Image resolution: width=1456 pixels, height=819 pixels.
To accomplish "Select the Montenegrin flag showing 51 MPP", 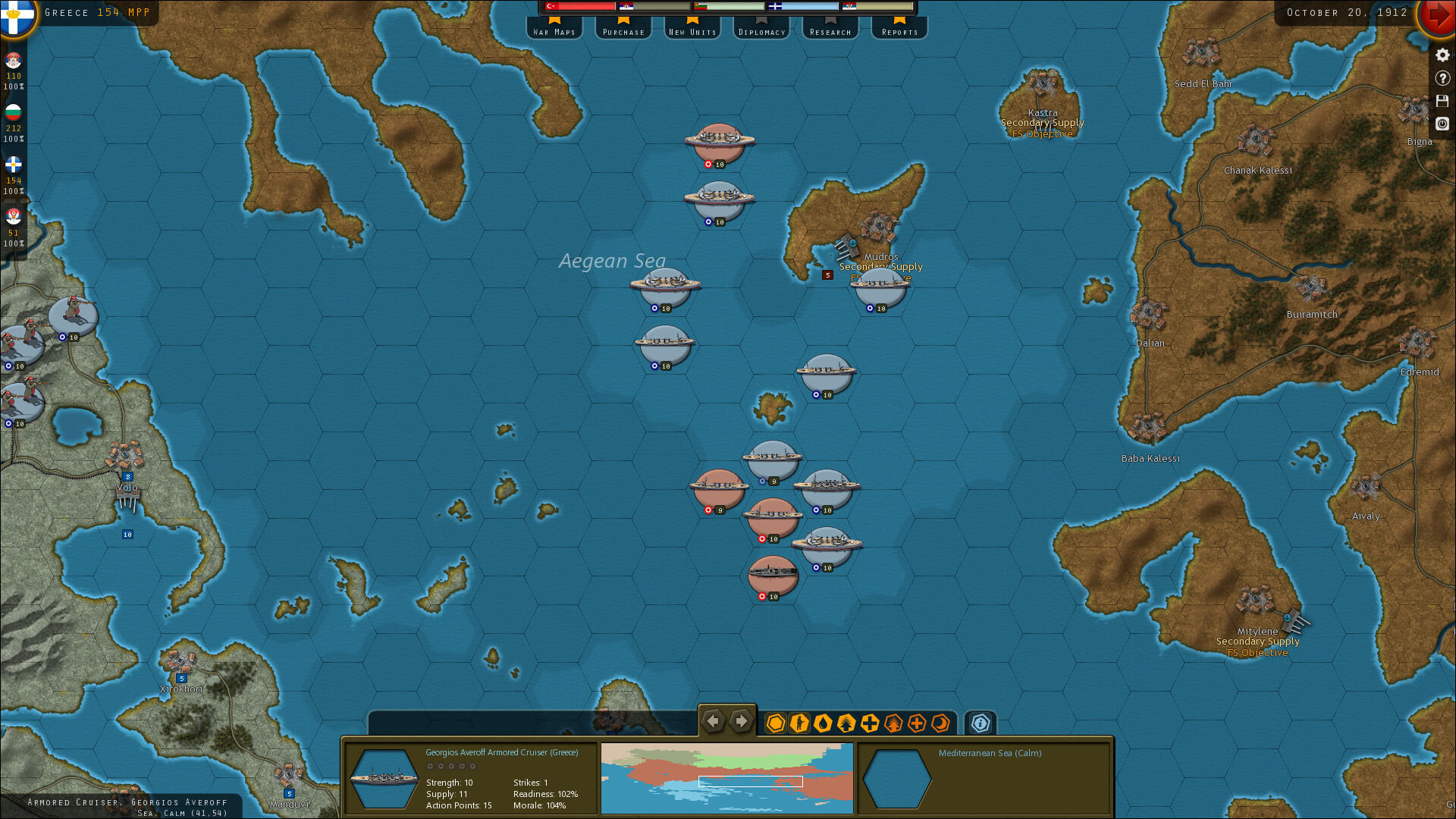I will pos(13,218).
